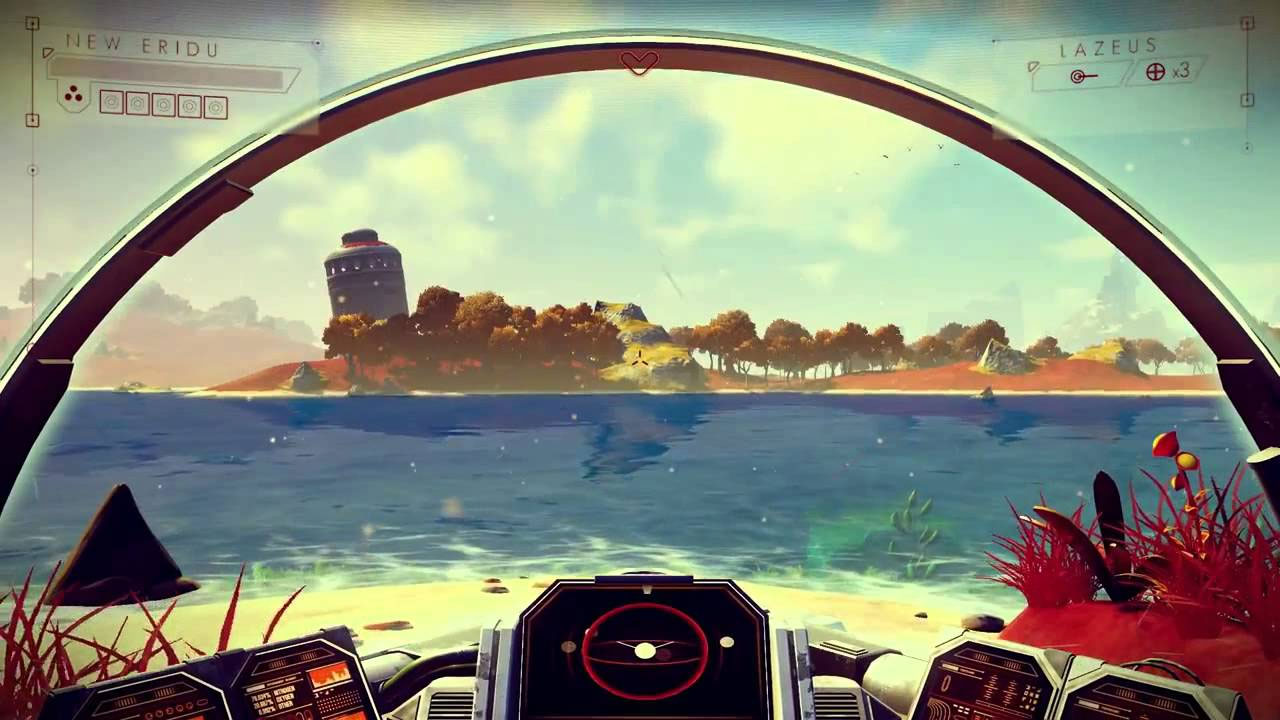The height and width of the screenshot is (720, 1280).
Task: Expand the New Eridu status panel arrow
Action: point(48,52)
